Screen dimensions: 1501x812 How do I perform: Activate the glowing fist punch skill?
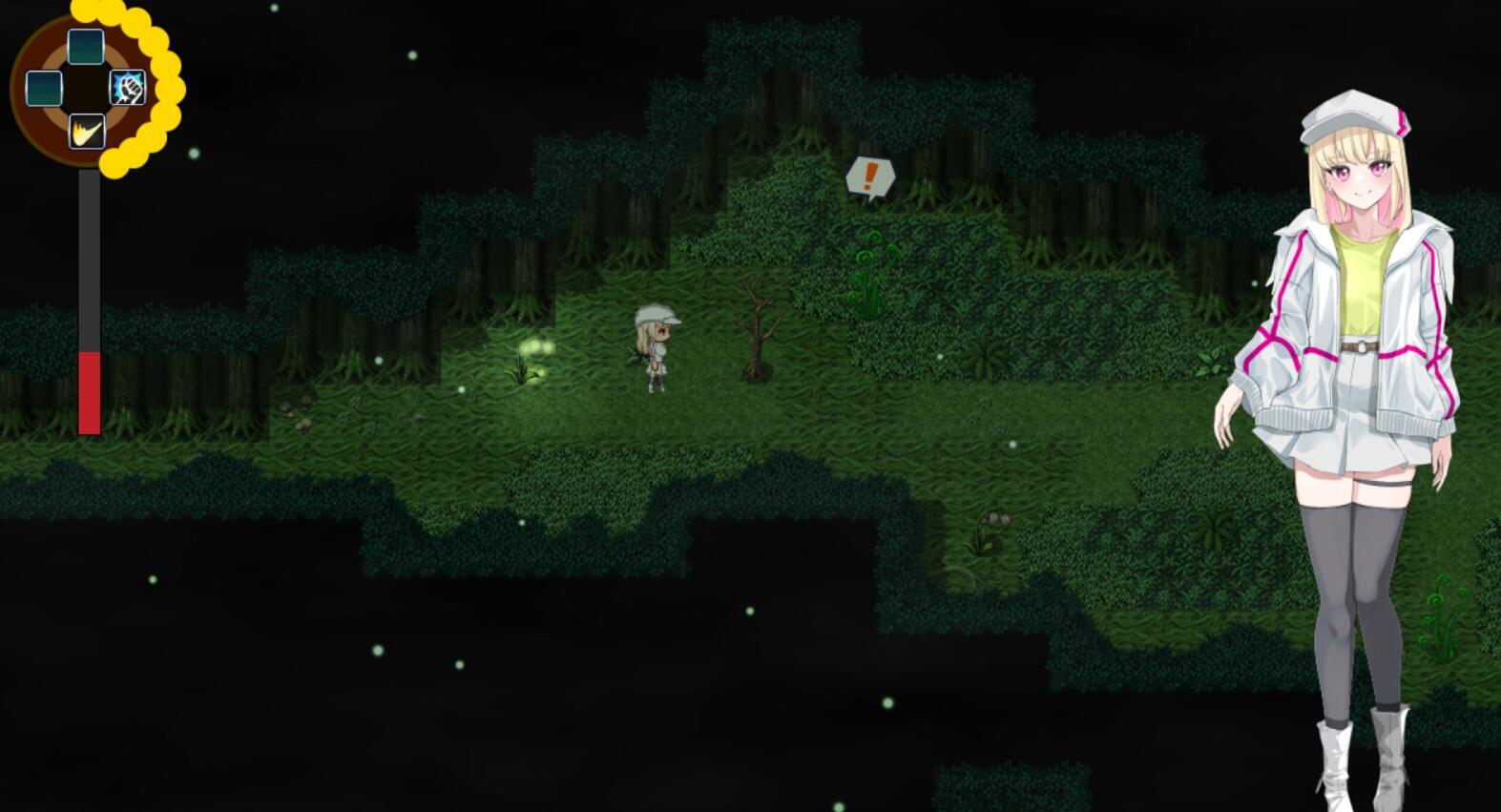click(x=128, y=89)
